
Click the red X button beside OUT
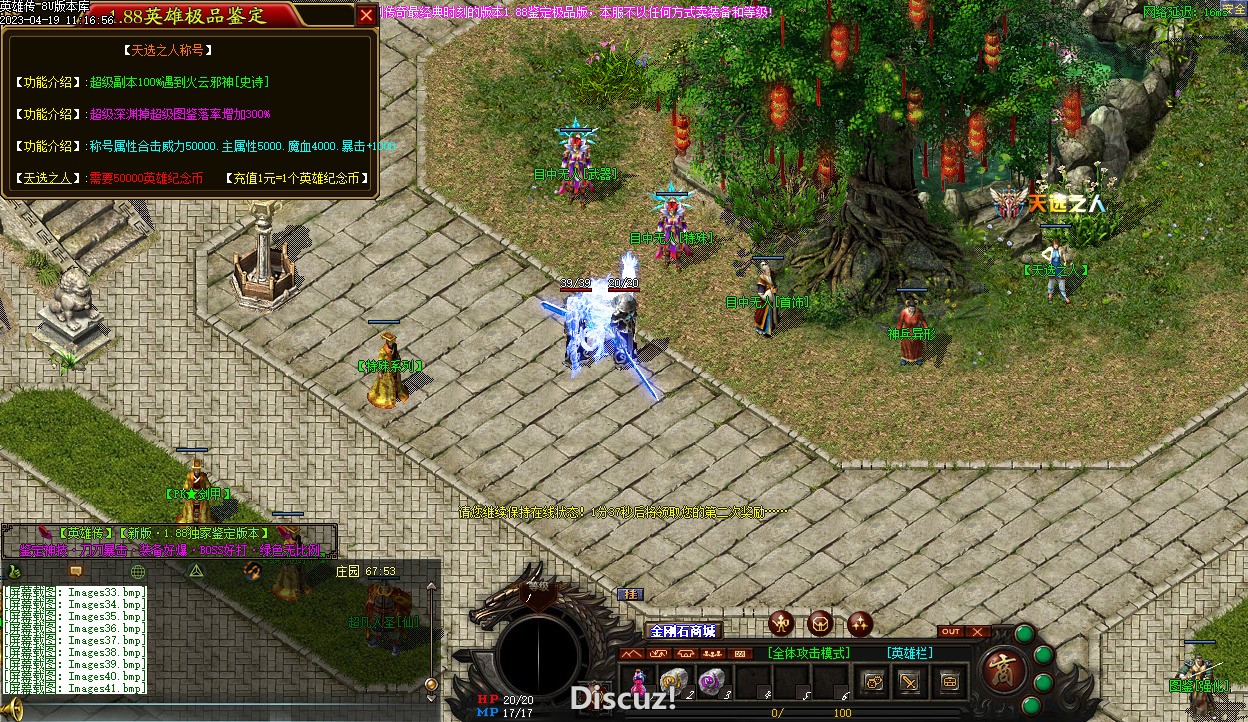[x=977, y=632]
